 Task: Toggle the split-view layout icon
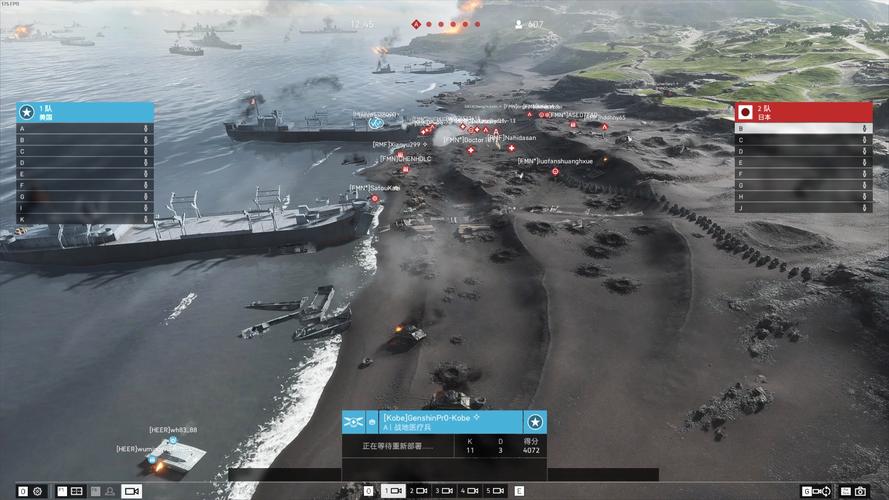point(76,491)
